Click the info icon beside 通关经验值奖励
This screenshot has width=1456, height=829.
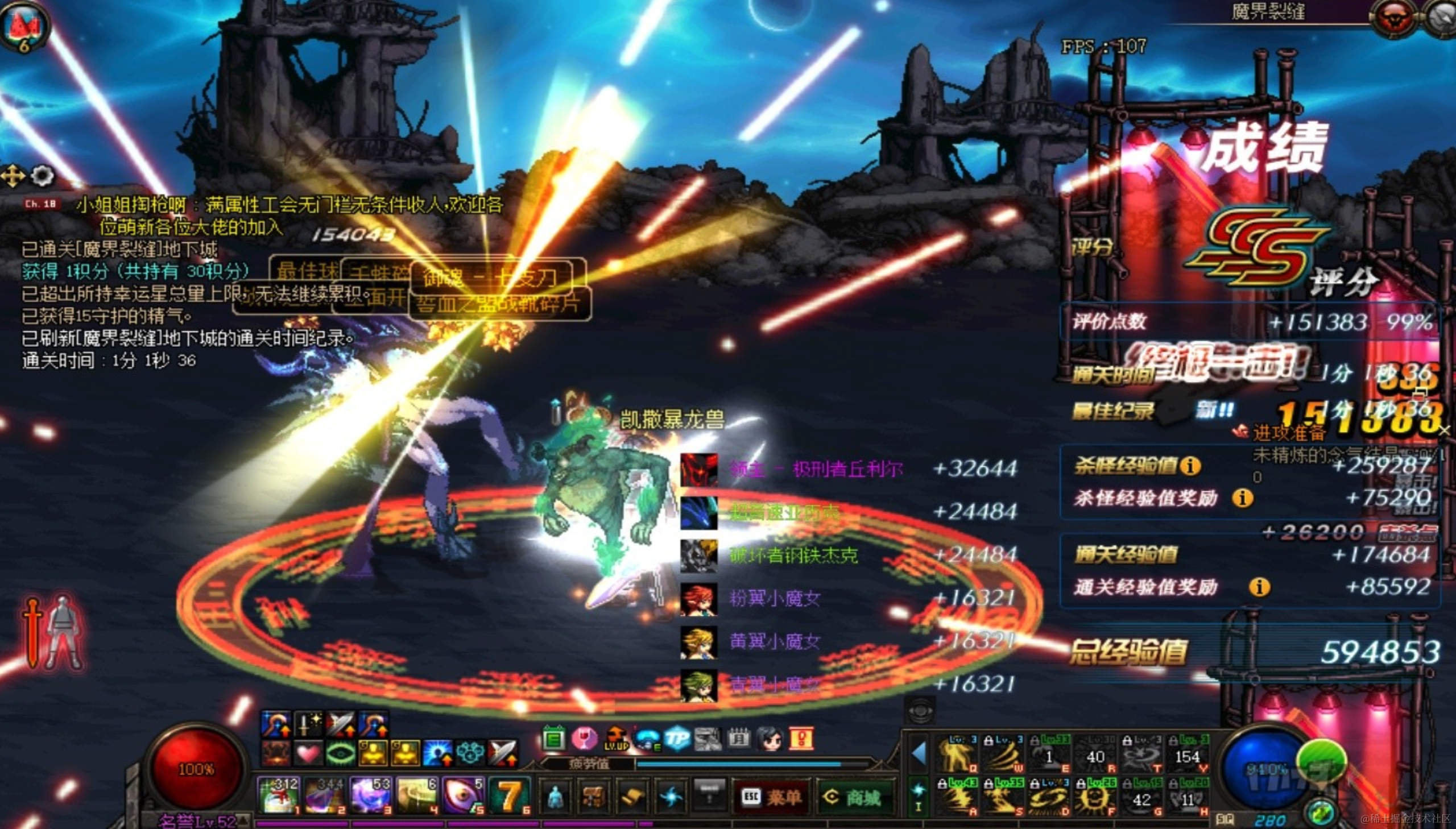point(1259,586)
